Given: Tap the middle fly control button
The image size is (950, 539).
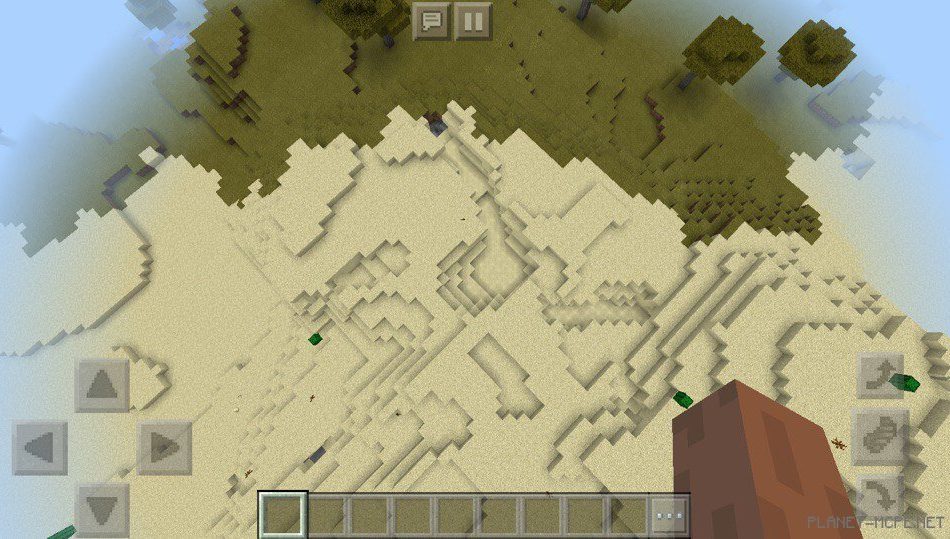Looking at the screenshot, I should (880, 437).
